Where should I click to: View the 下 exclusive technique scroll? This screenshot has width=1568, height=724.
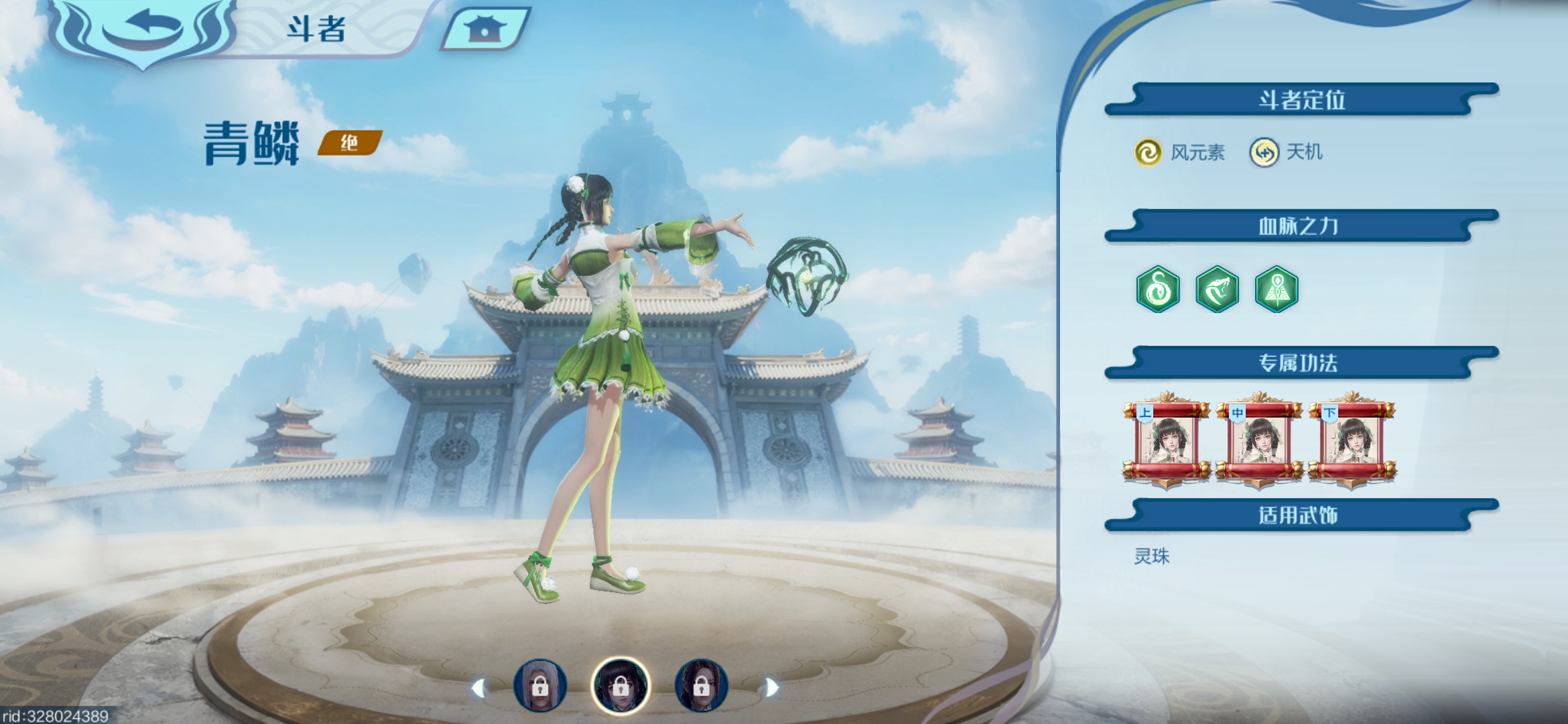[1352, 440]
